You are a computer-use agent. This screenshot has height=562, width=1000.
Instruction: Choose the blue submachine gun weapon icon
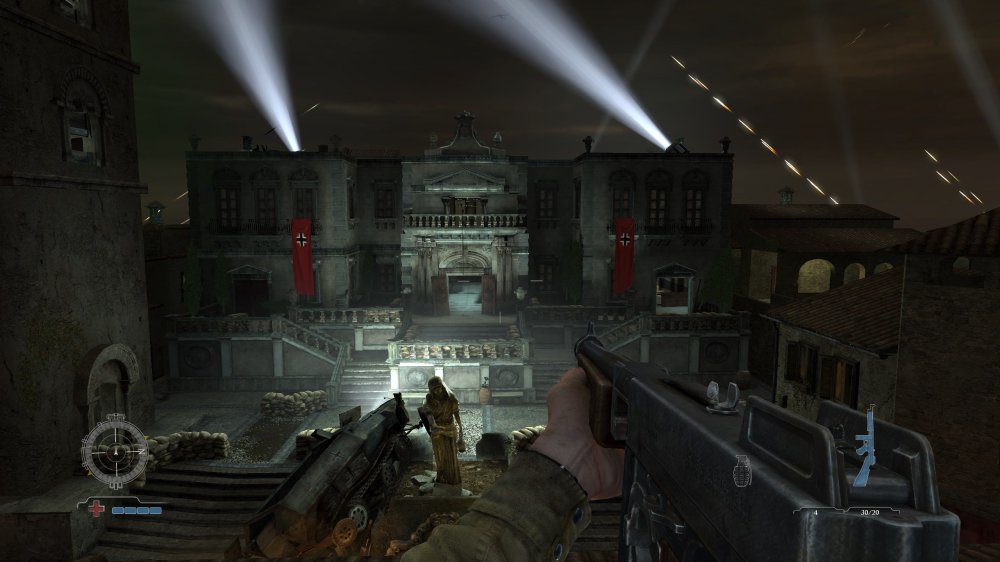click(x=865, y=445)
